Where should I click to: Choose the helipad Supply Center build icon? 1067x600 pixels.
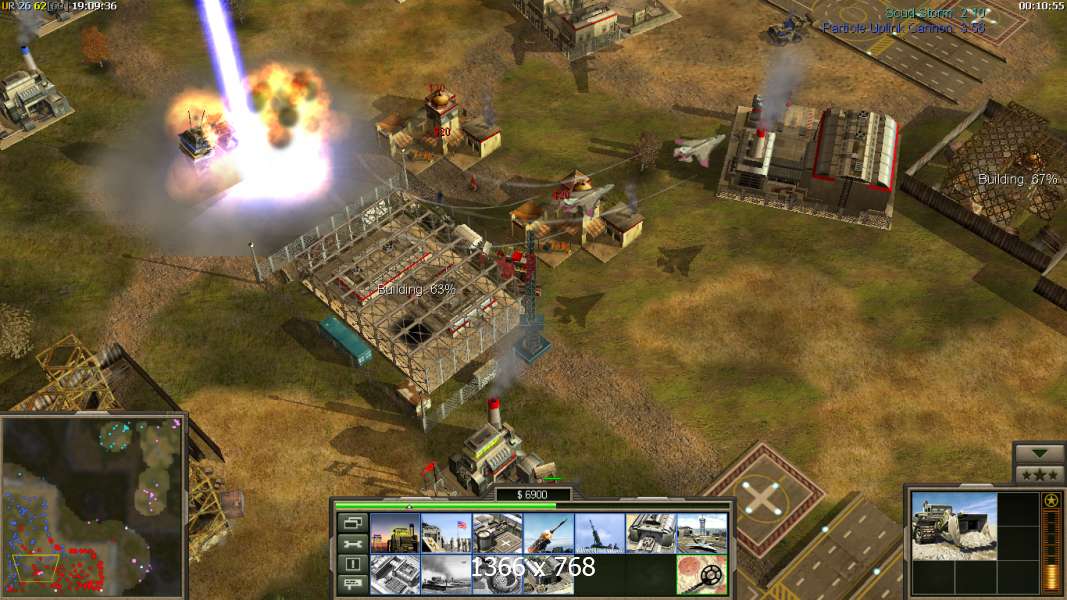coord(497,533)
